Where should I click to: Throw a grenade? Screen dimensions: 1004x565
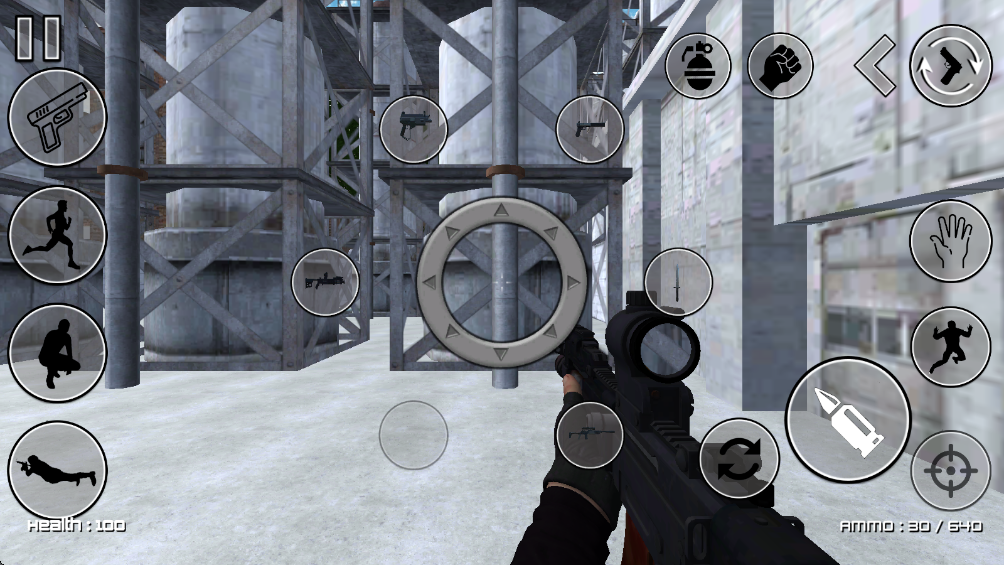pyautogui.click(x=698, y=66)
